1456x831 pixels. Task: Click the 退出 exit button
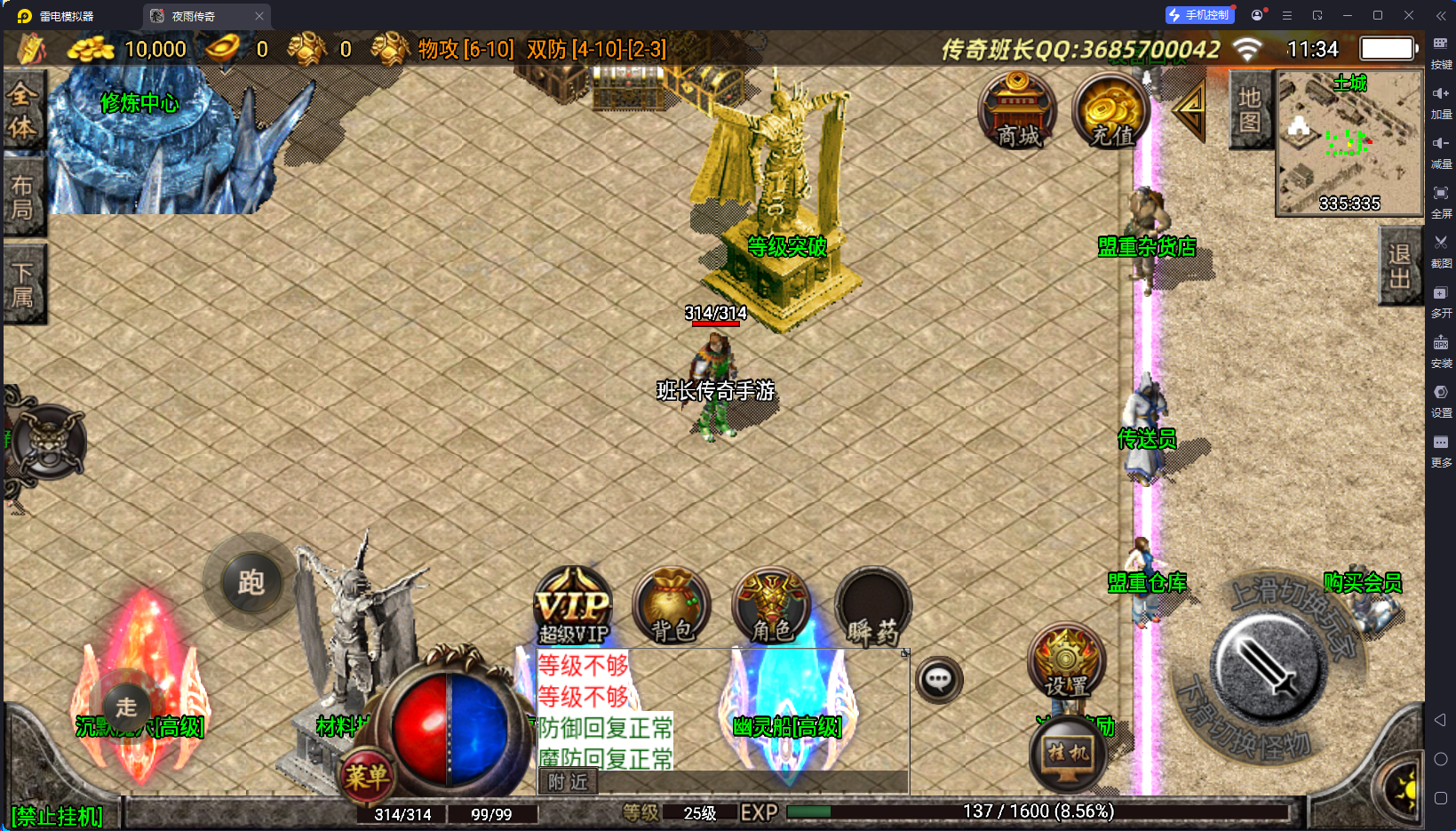(x=1400, y=267)
